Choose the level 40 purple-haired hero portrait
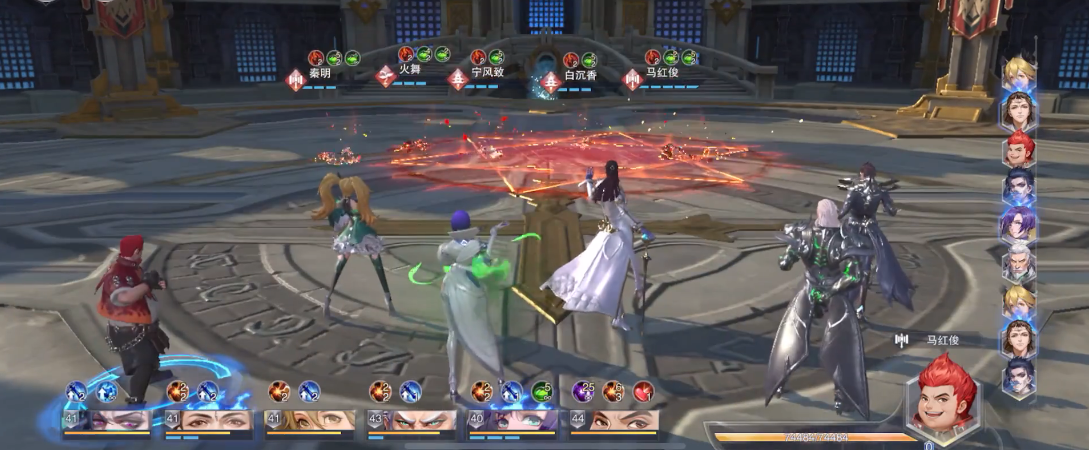 (513, 420)
